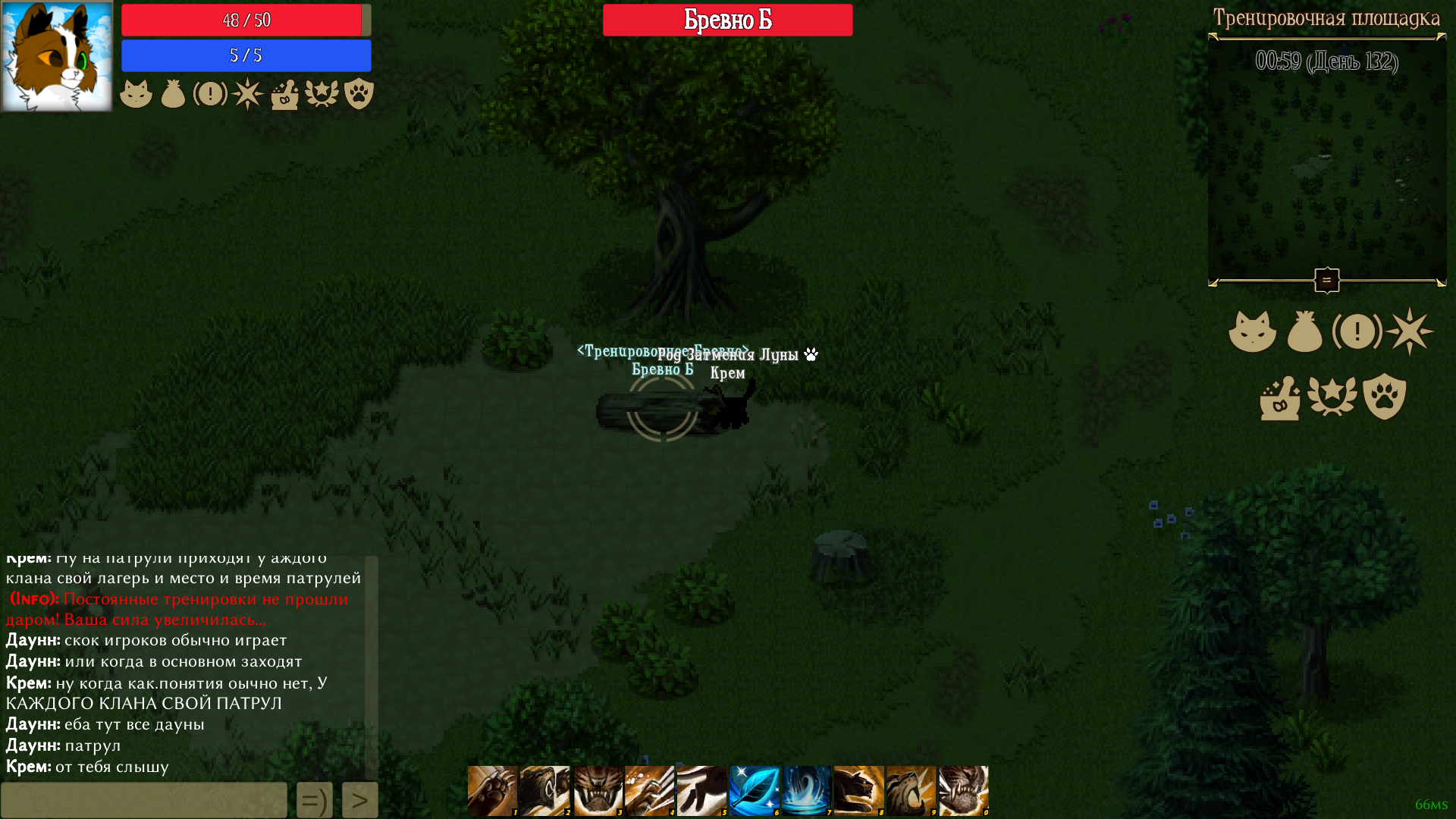Open the large cat head character menu
The image size is (1456, 819).
(1252, 331)
